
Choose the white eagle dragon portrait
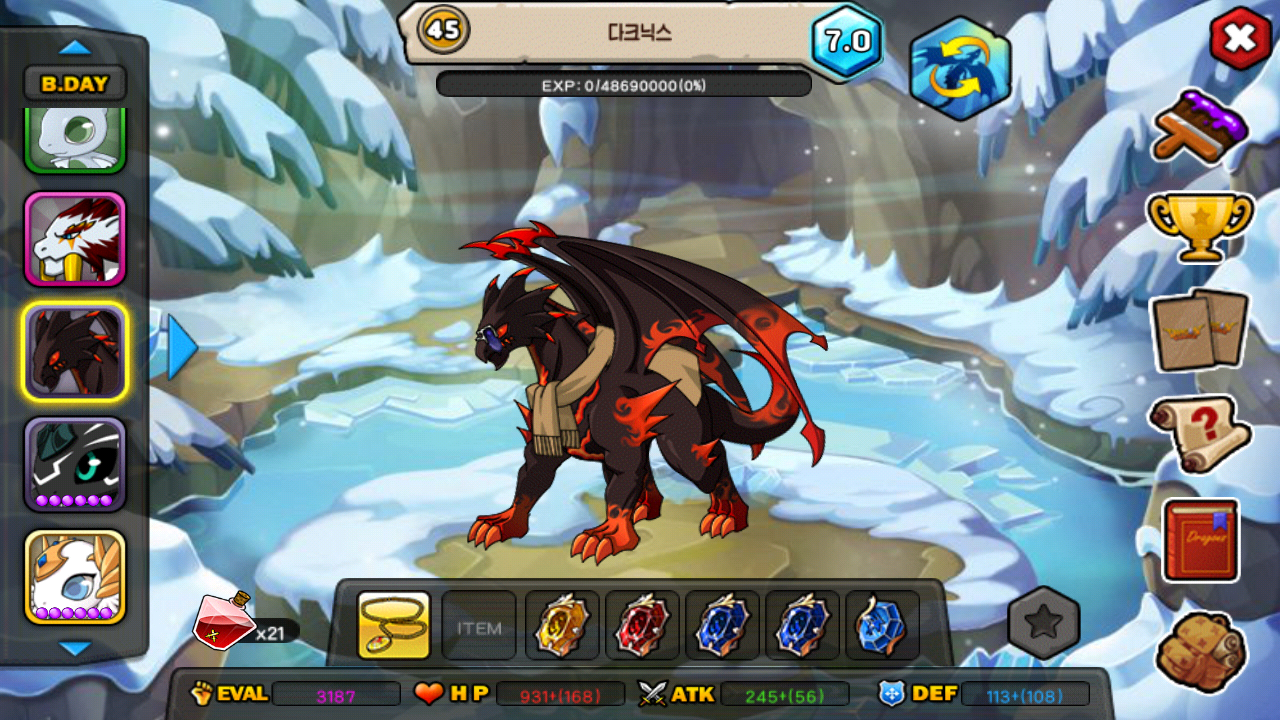pos(75,239)
